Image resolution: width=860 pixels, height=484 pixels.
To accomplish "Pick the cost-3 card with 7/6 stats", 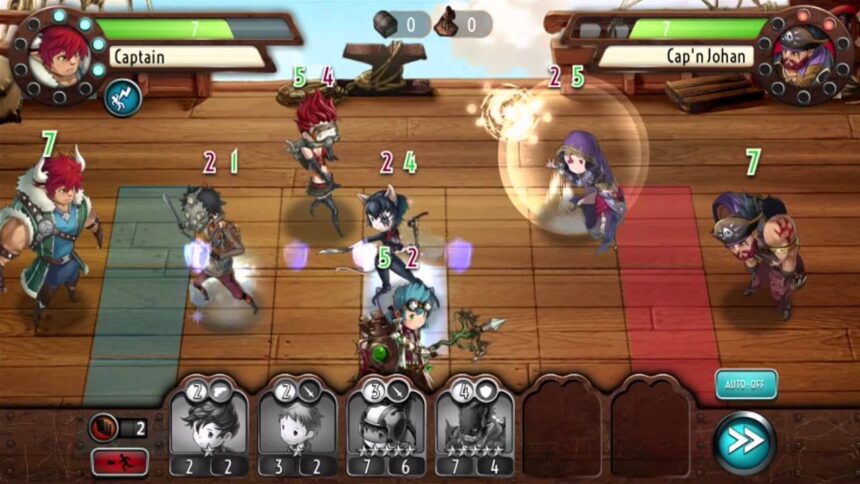I will [x=386, y=431].
